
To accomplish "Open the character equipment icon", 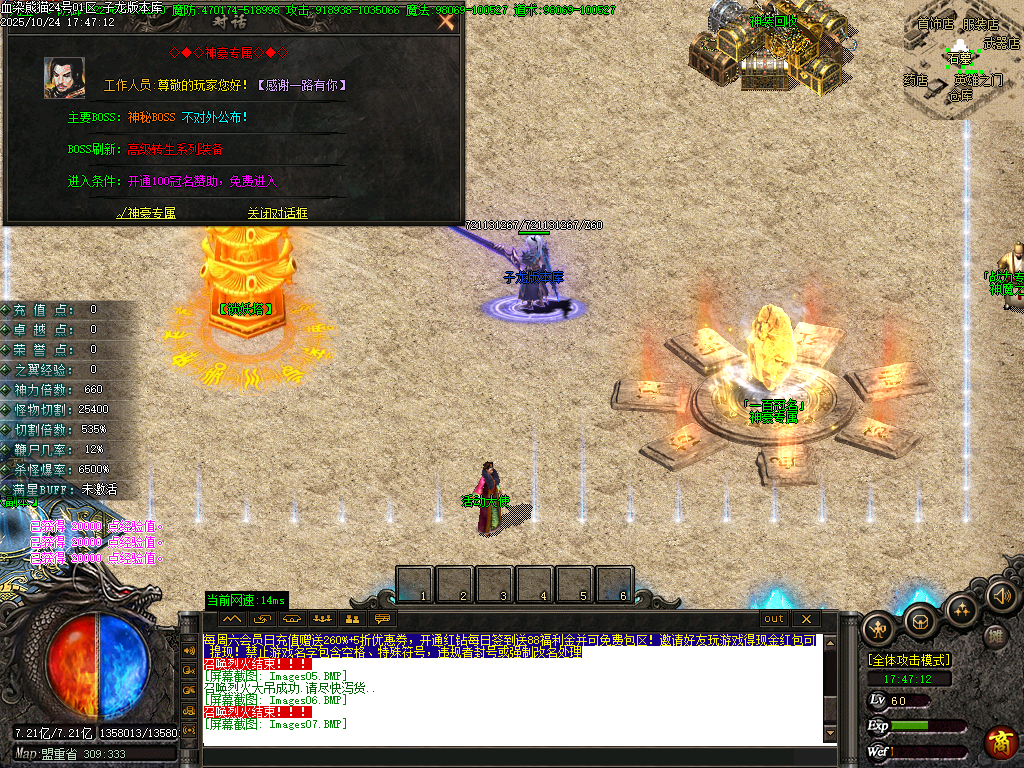I will click(879, 628).
